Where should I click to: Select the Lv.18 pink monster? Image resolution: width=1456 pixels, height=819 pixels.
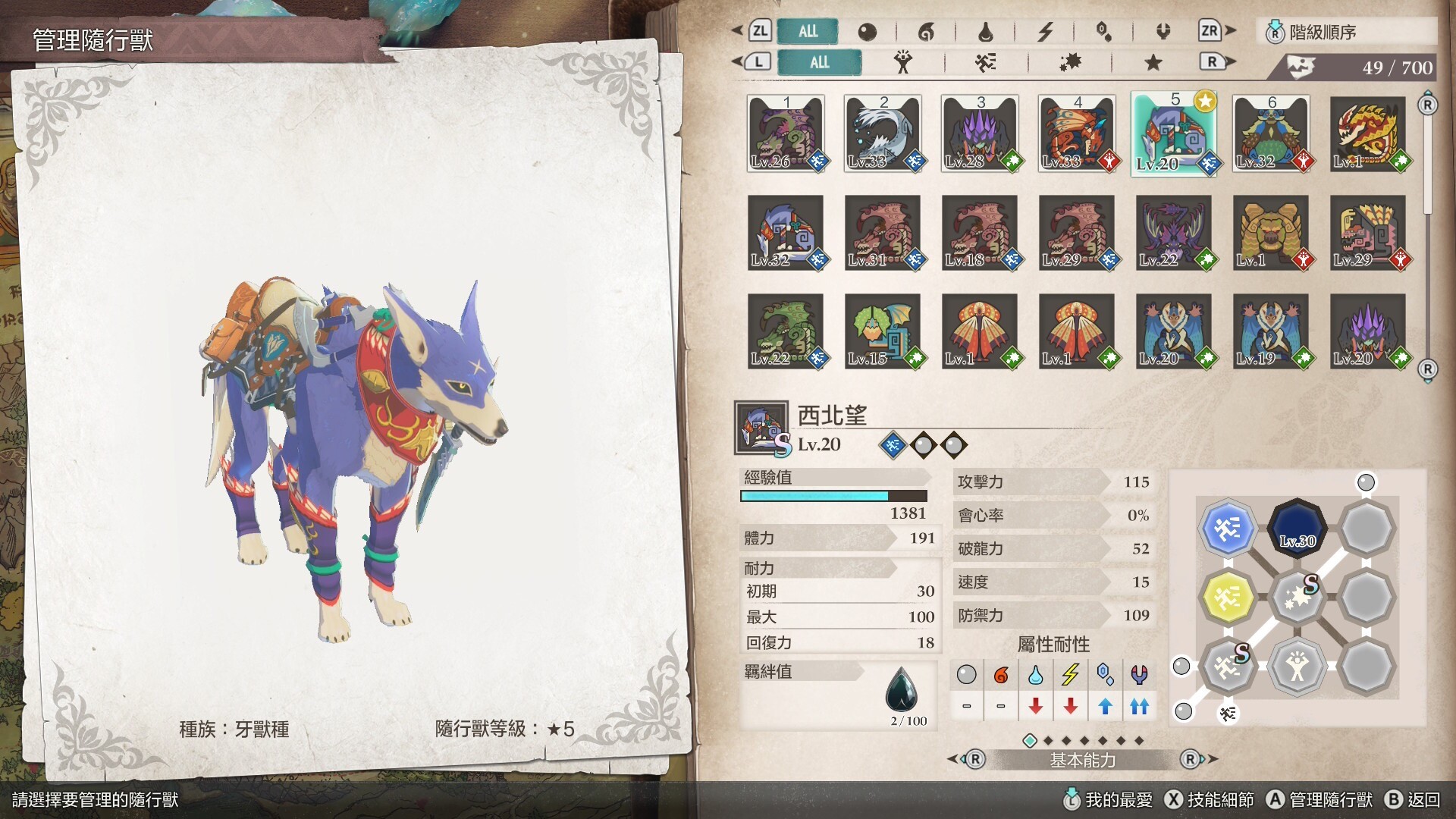pyautogui.click(x=980, y=232)
